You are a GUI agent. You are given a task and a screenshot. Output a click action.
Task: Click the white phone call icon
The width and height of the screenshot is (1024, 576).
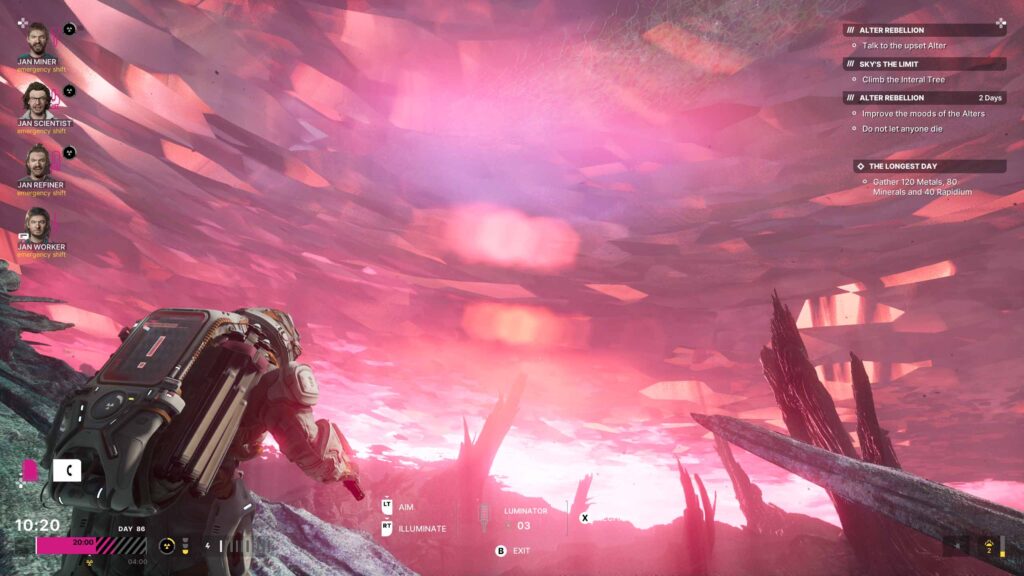(x=67, y=469)
